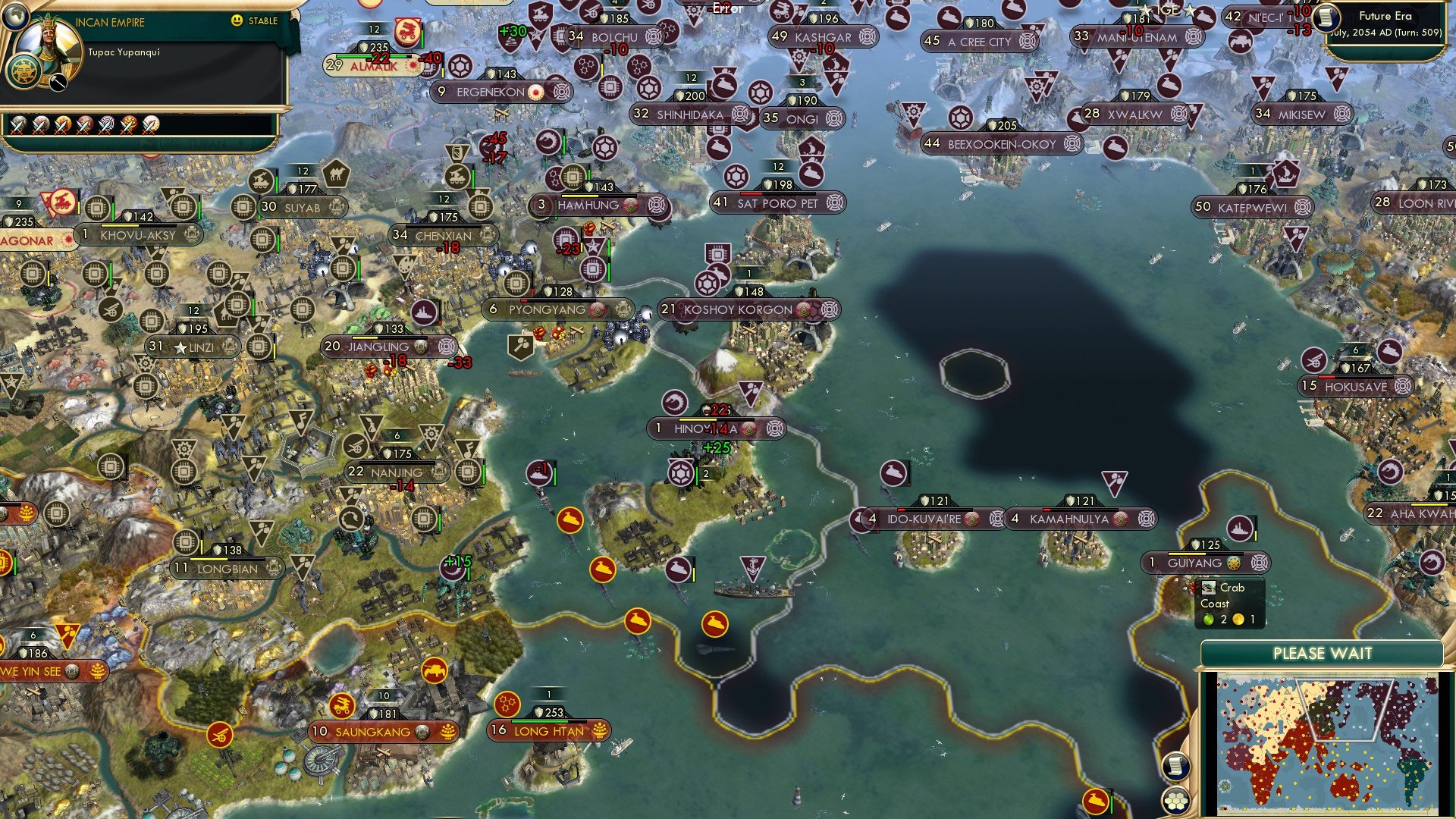Click the crab resource icon in the tooltip

[x=1209, y=588]
